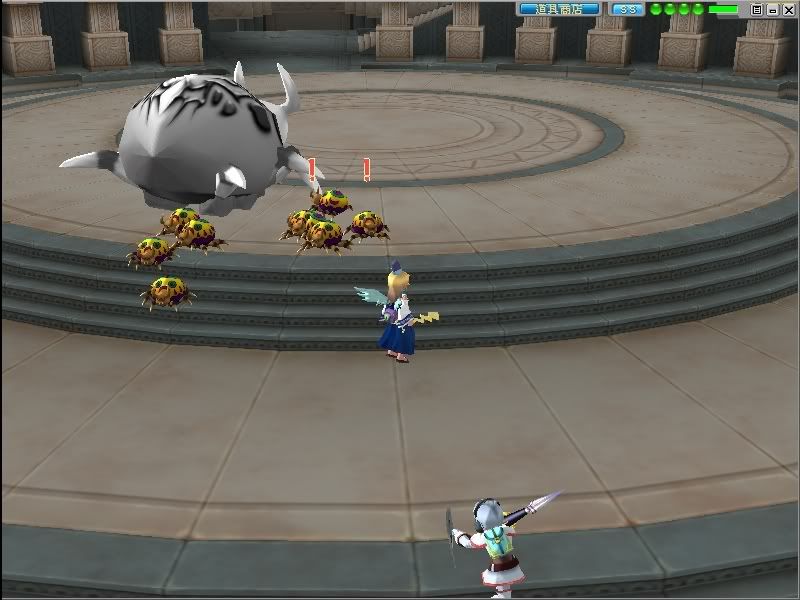Image resolution: width=800 pixels, height=600 pixels.
Task: Open the window menu icon beside minimize
Action: (757, 9)
